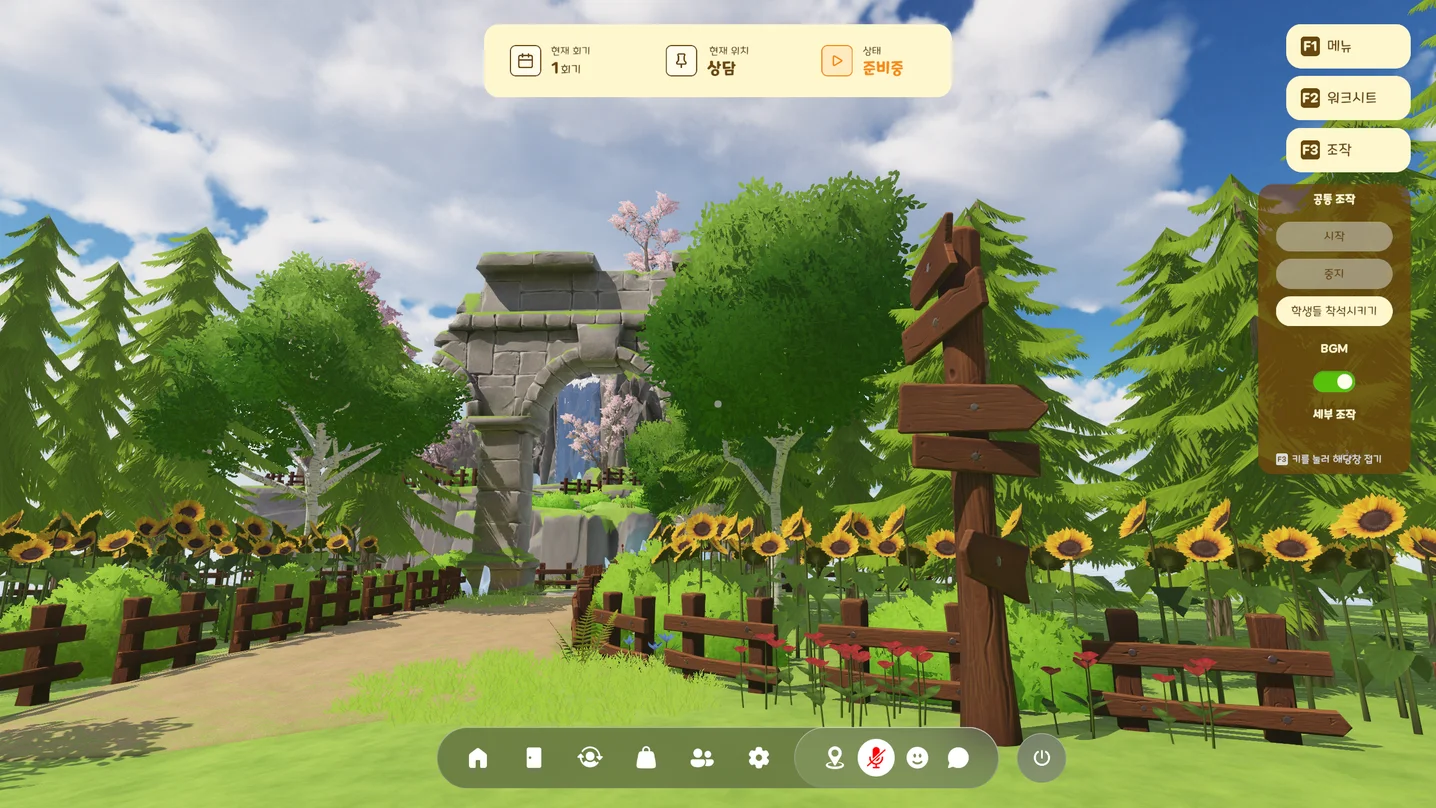
Task: Click the map pin location icon
Action: click(x=834, y=758)
